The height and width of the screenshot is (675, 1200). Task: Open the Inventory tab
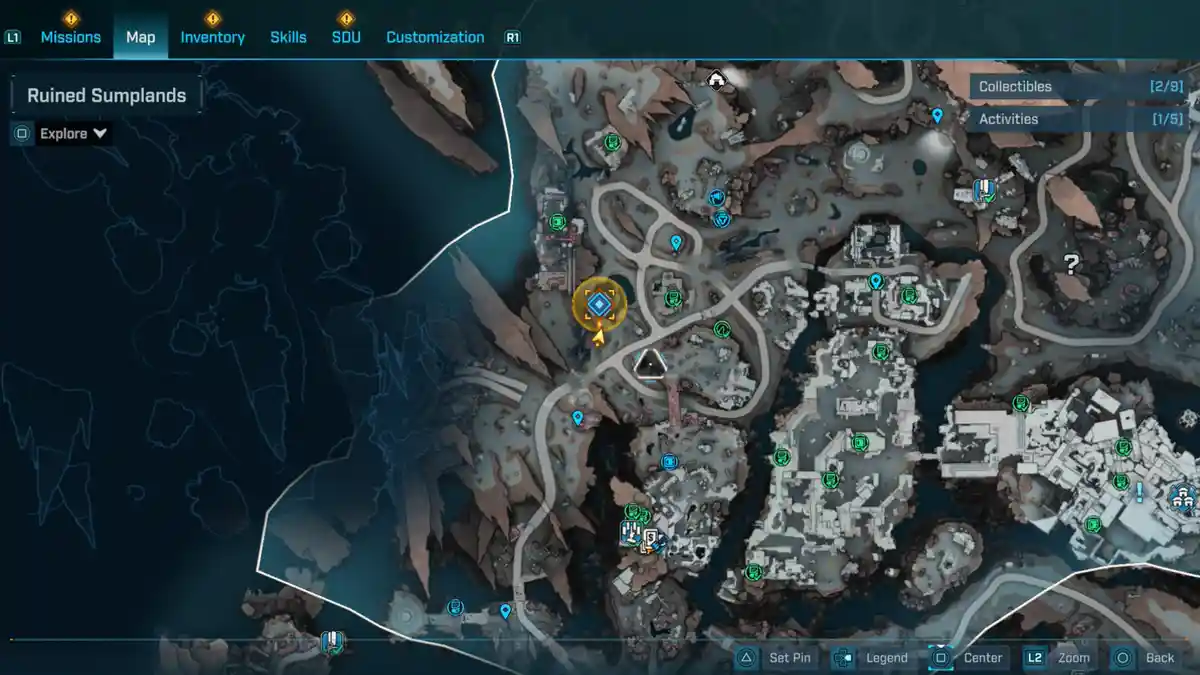tap(212, 37)
